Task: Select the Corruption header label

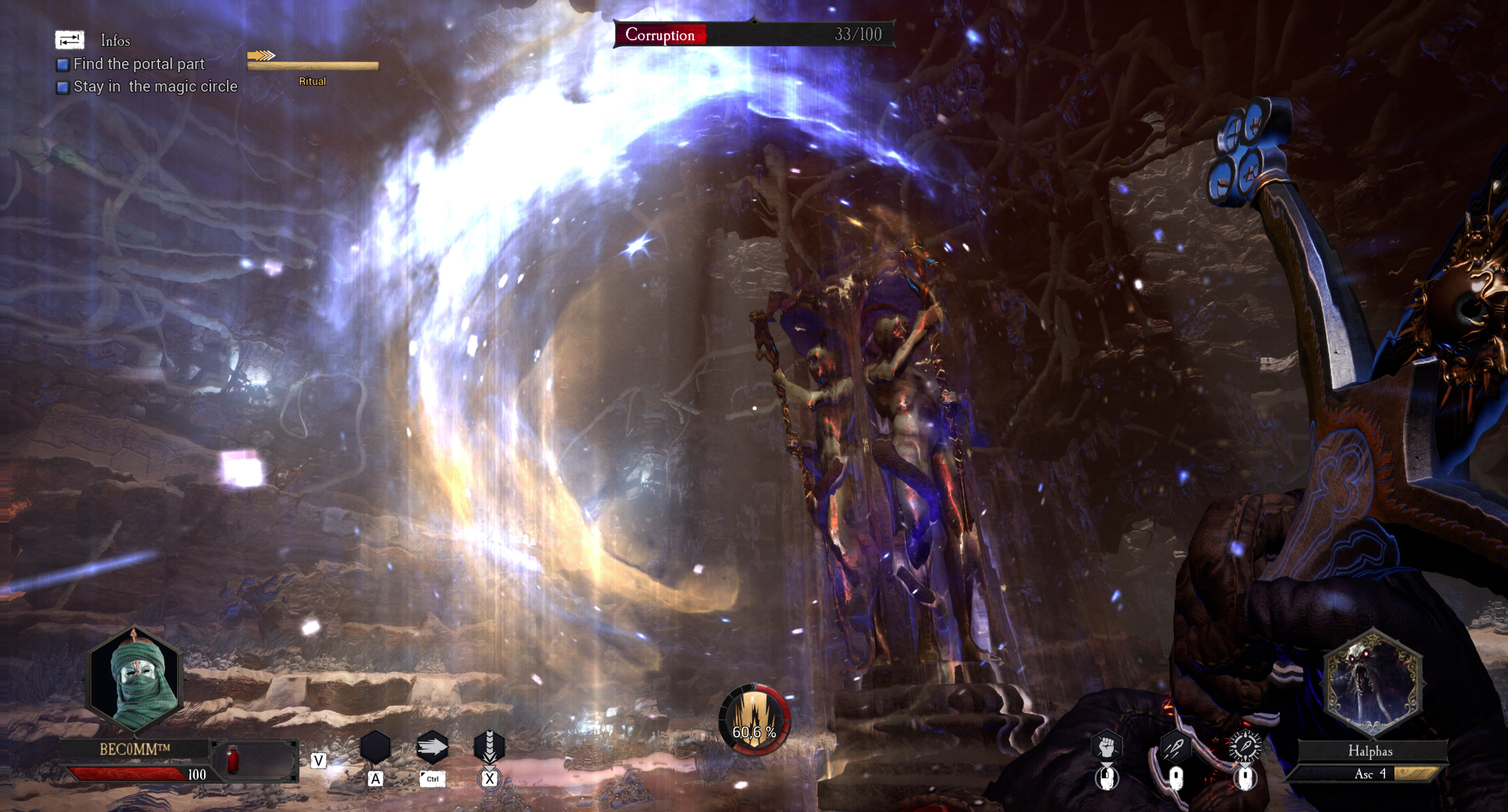Action: click(662, 36)
